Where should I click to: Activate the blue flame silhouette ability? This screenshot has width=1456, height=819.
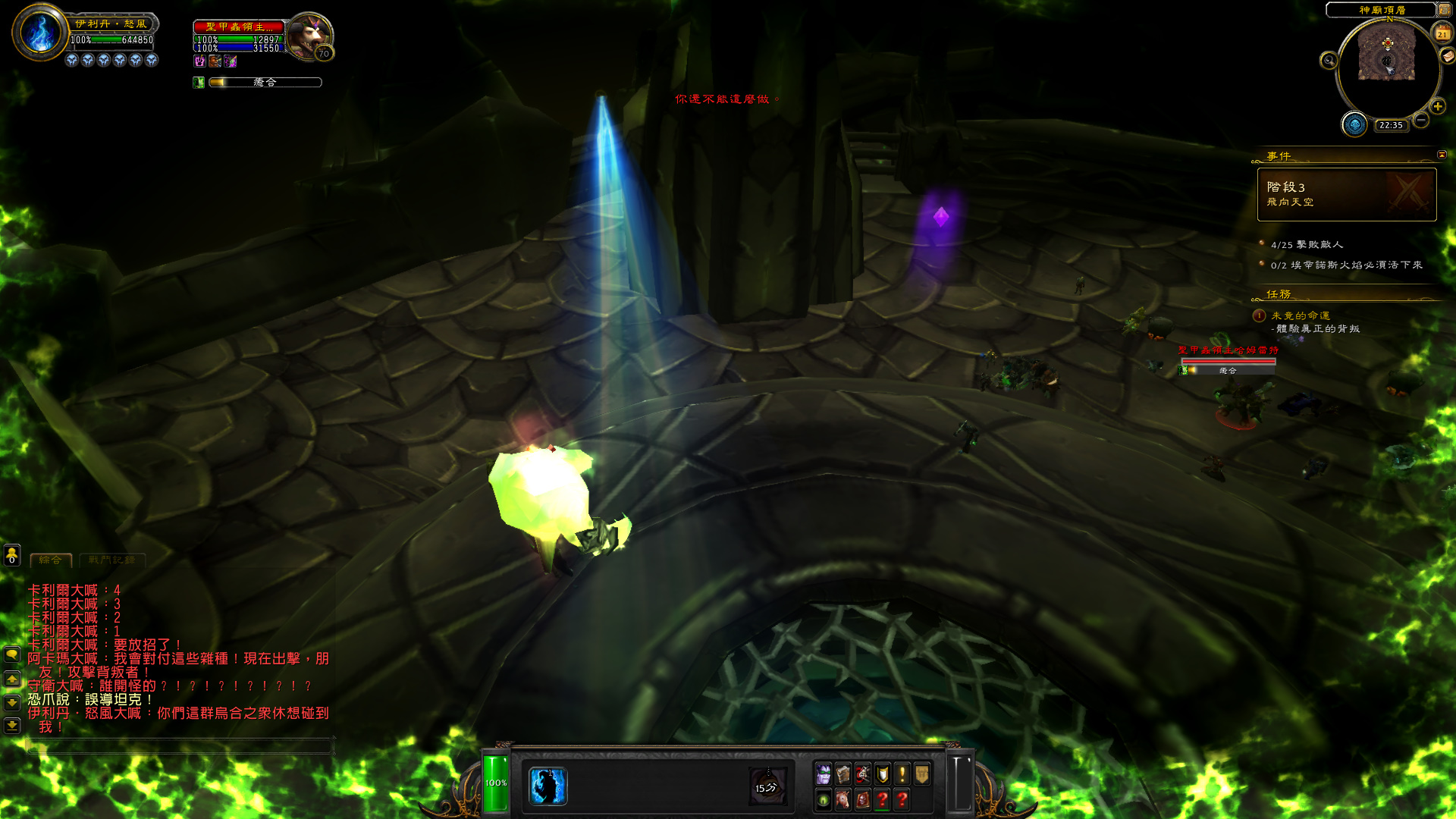(x=547, y=786)
